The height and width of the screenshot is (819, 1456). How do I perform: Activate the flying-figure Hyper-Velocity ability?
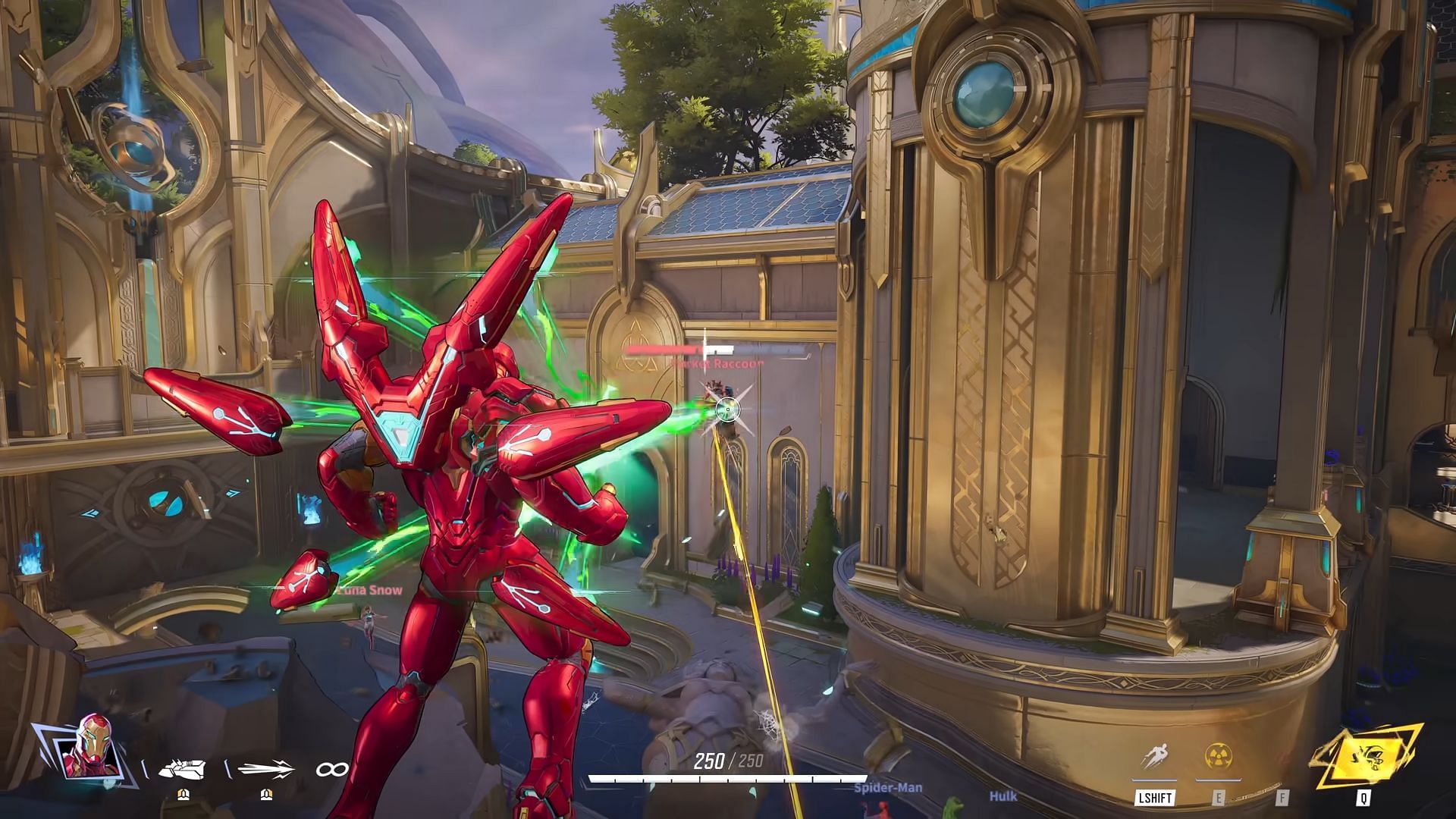point(1154,758)
